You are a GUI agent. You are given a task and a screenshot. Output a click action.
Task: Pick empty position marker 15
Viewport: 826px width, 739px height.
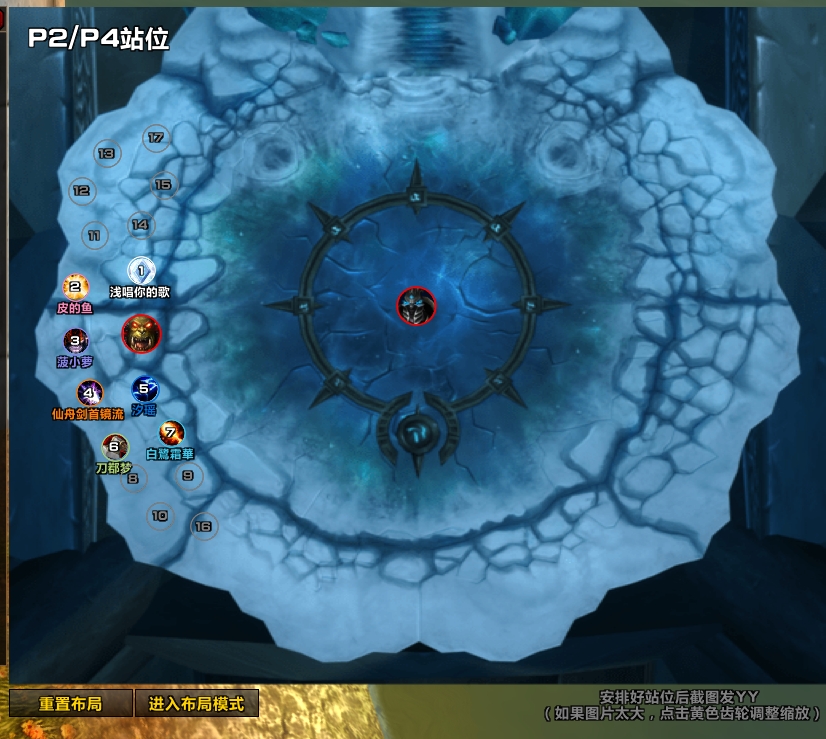pyautogui.click(x=163, y=184)
